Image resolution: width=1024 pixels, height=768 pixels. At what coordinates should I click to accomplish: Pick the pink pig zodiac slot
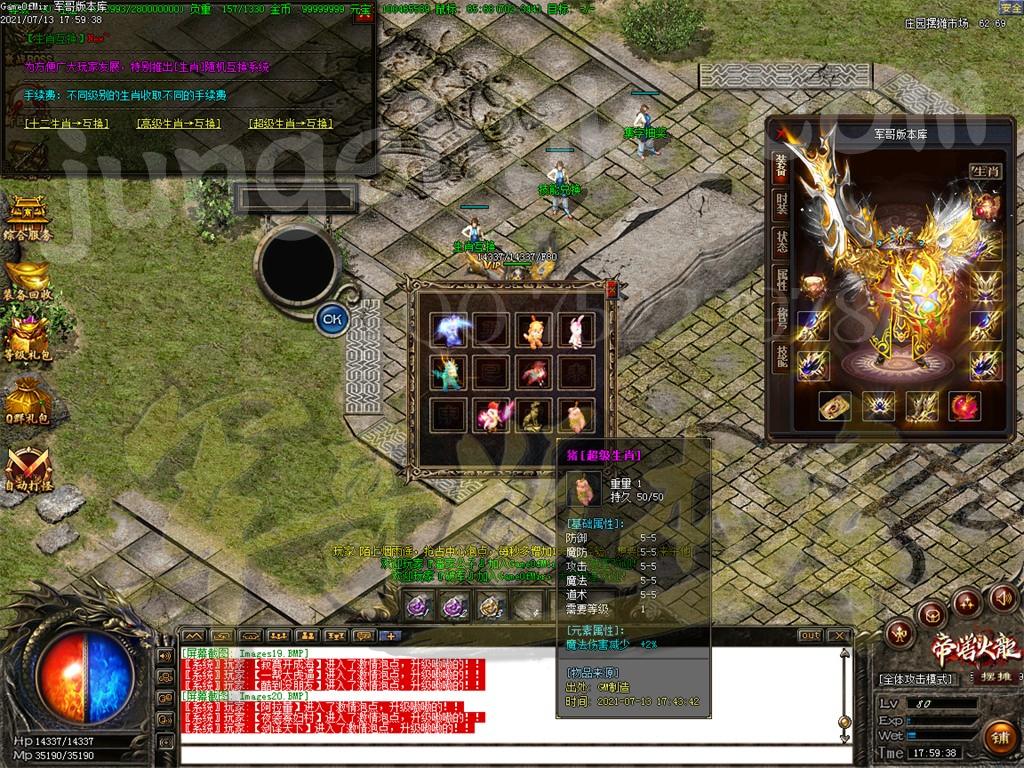point(573,413)
